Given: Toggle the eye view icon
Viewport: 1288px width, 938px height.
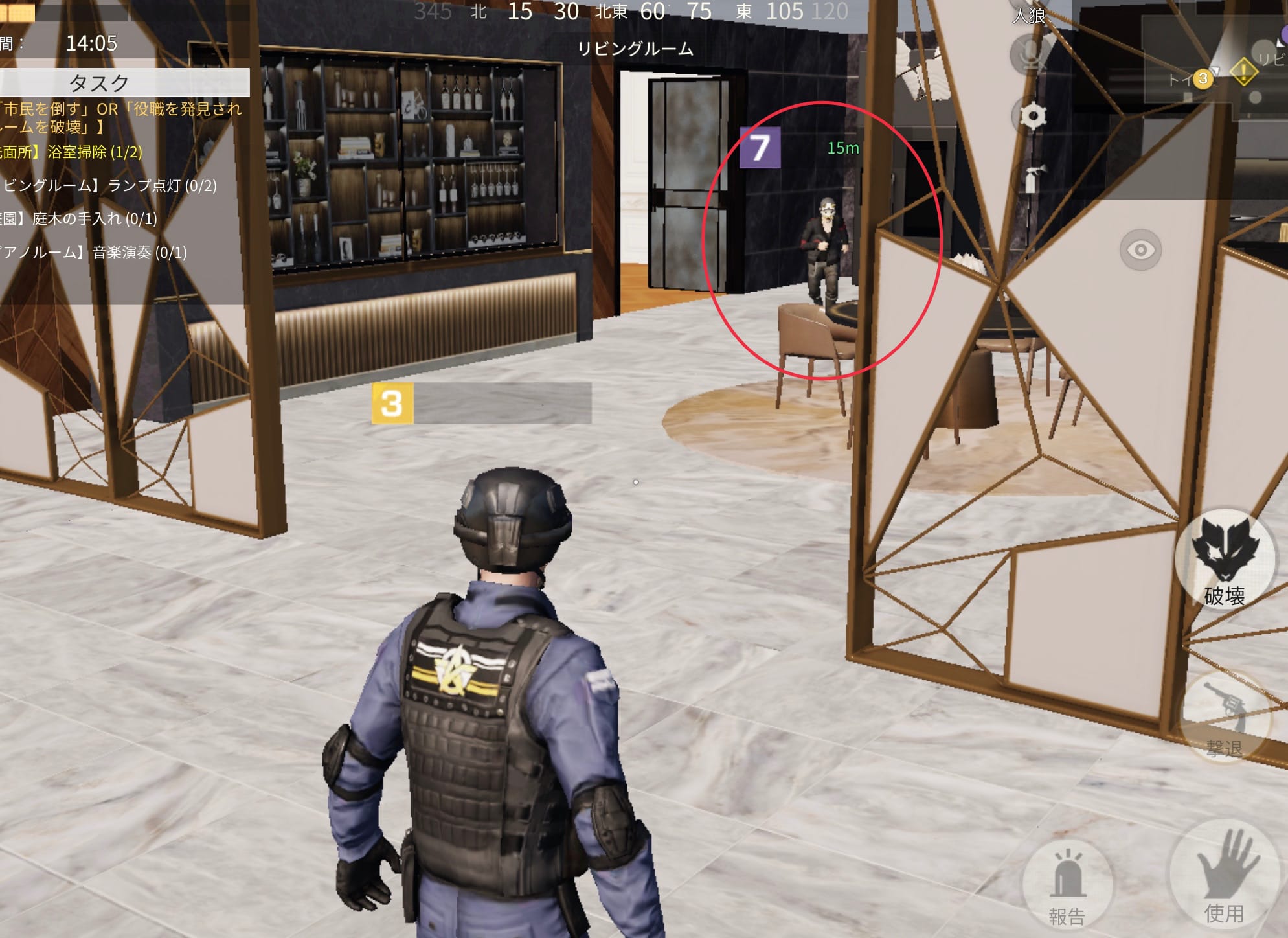Looking at the screenshot, I should pyautogui.click(x=1140, y=250).
